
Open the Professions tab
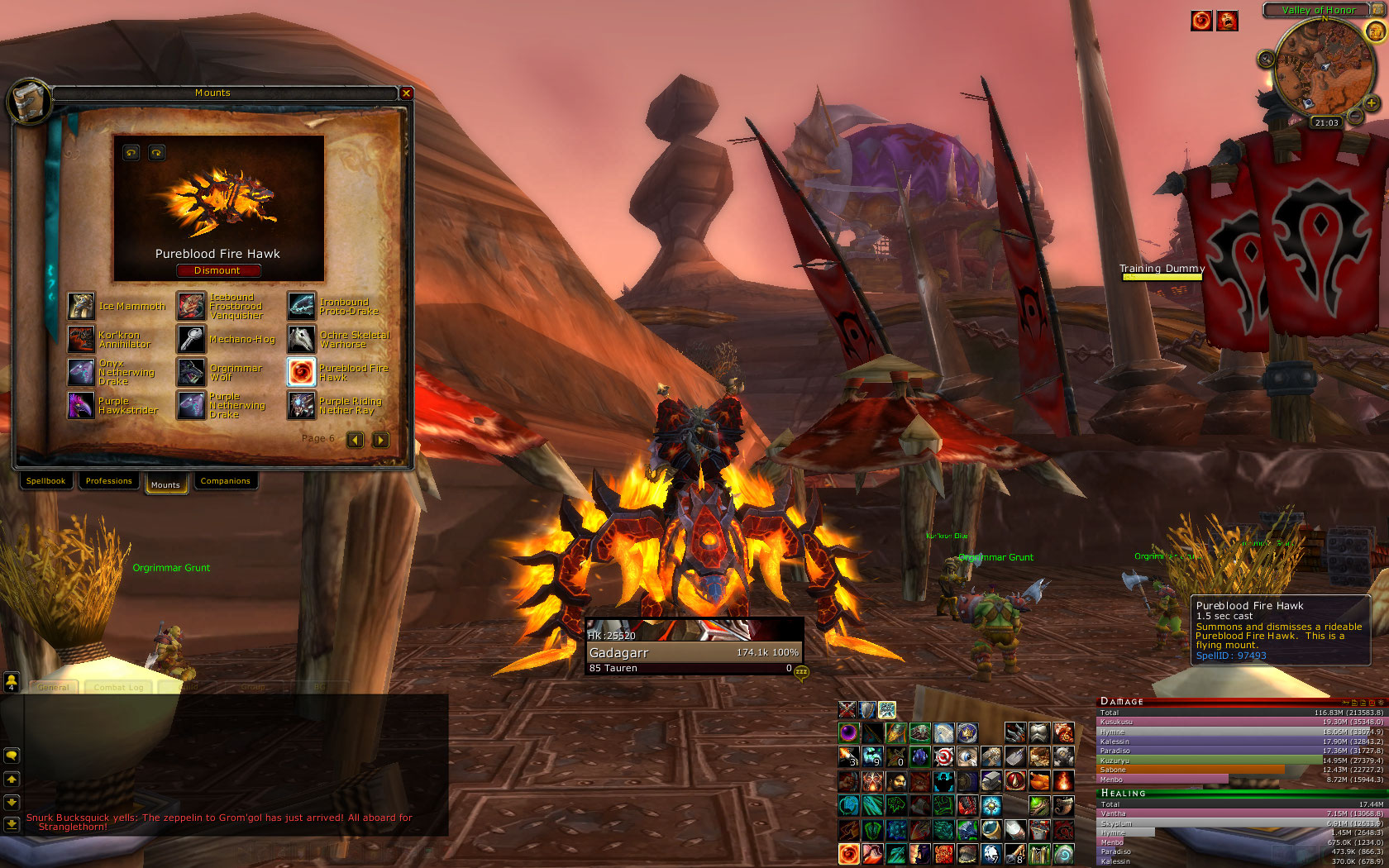coord(108,481)
